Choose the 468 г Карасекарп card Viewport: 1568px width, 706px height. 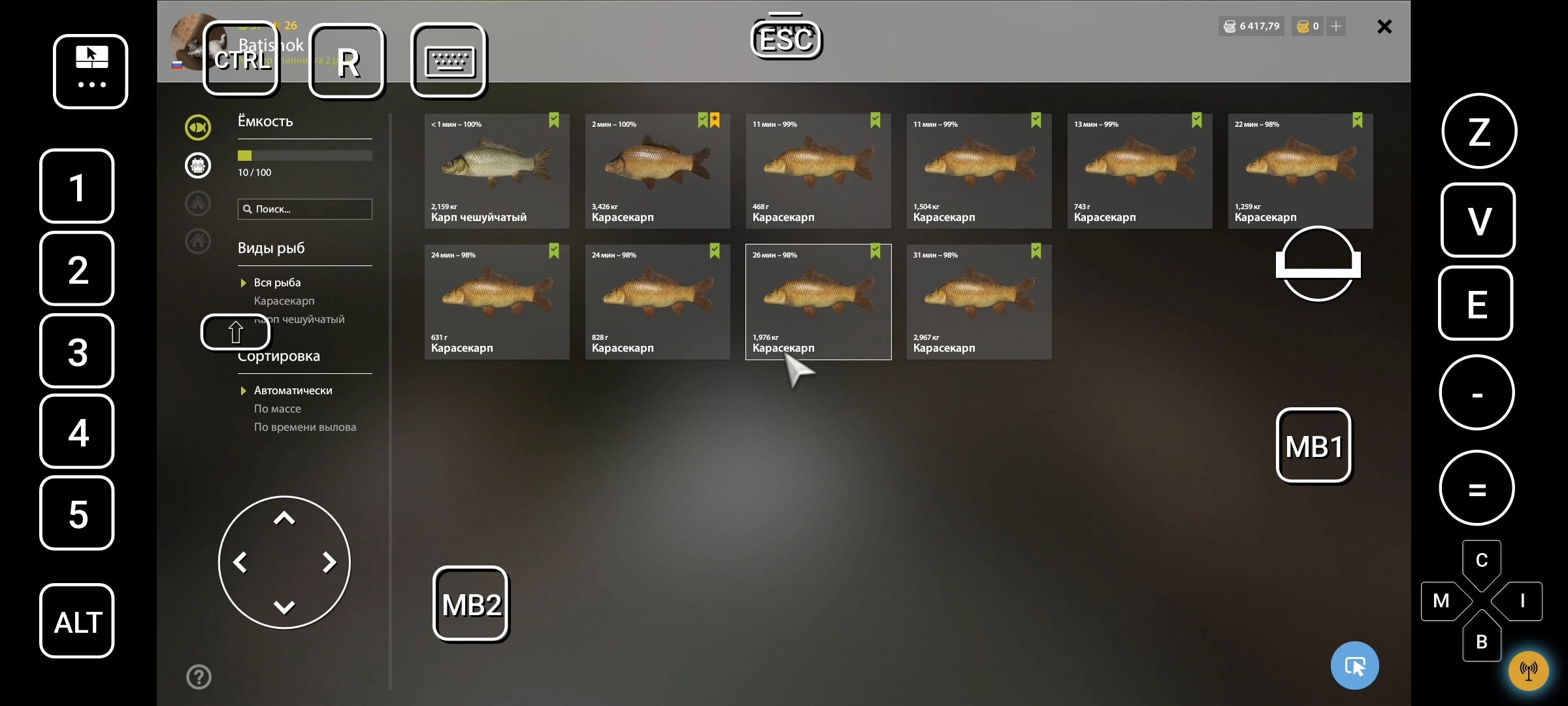(x=818, y=171)
